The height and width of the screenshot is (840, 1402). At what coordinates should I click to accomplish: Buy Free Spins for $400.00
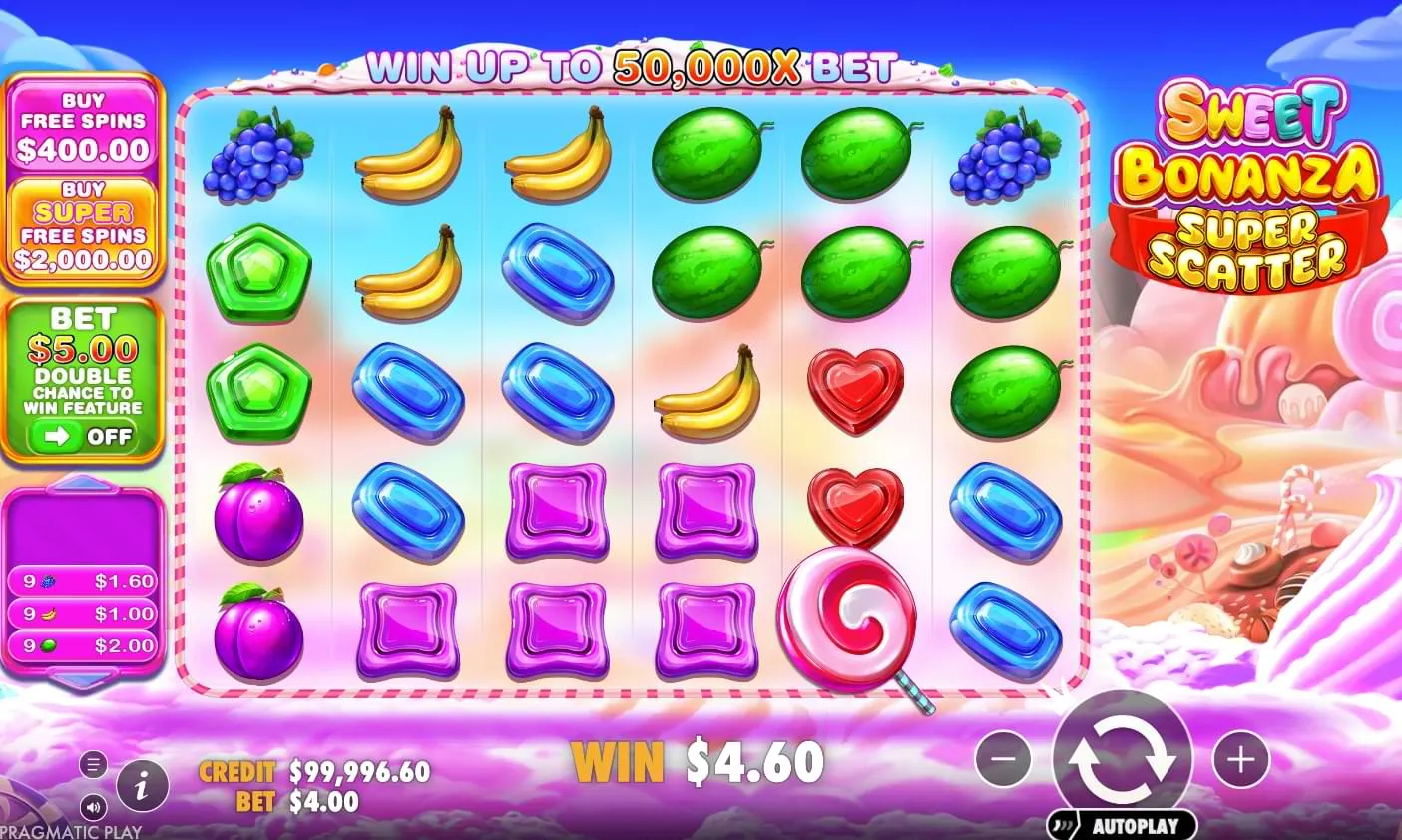[83, 127]
